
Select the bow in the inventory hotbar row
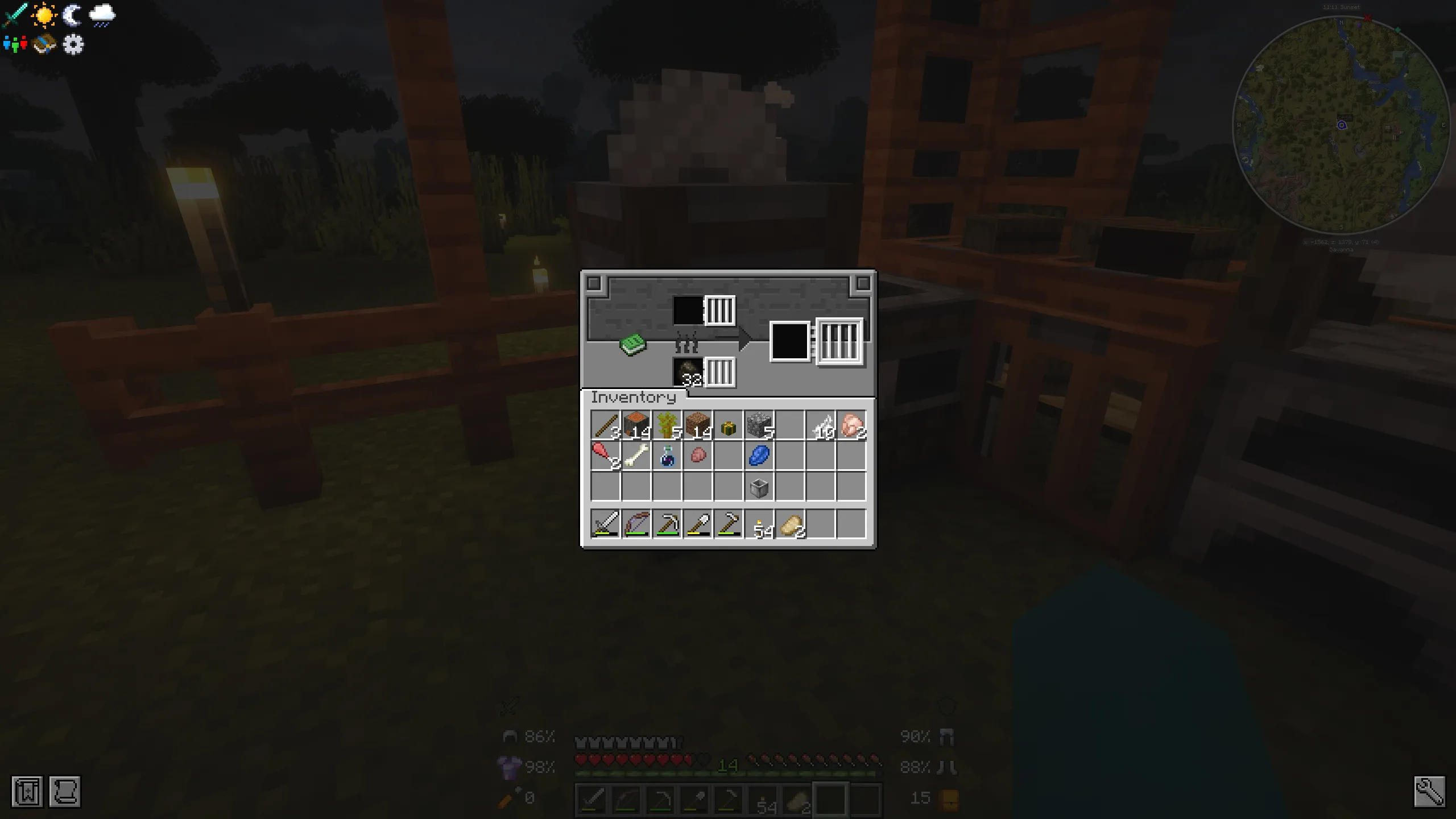[638, 524]
